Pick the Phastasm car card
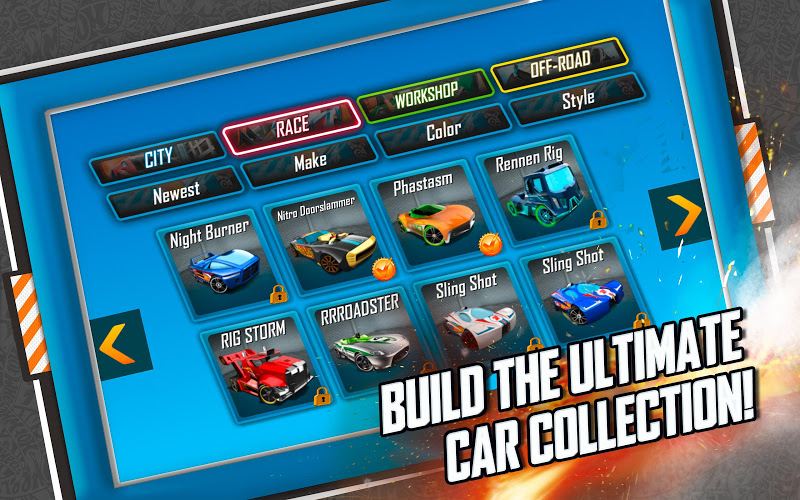 point(431,208)
